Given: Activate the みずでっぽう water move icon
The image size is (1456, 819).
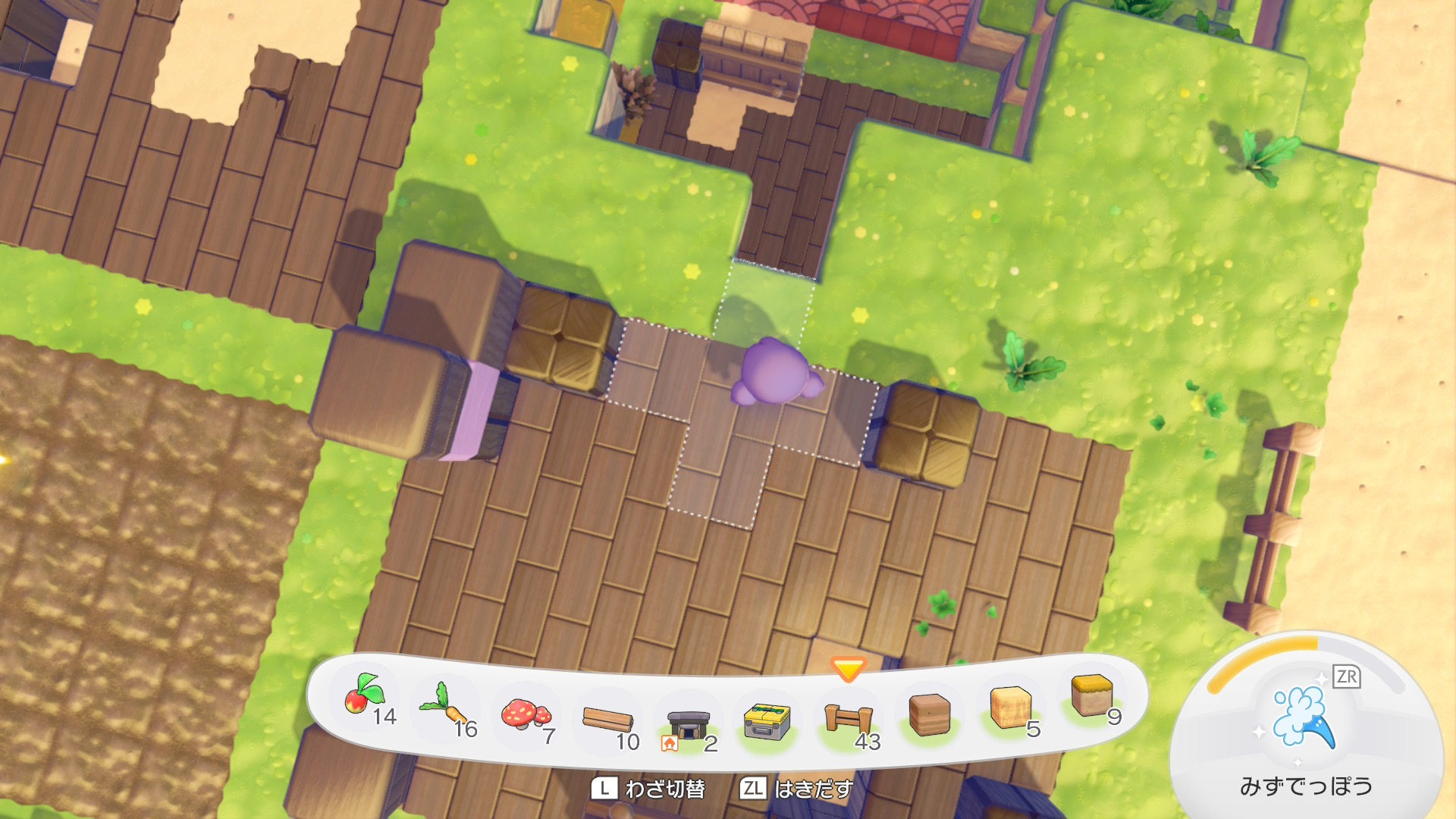Looking at the screenshot, I should coord(1304,717).
